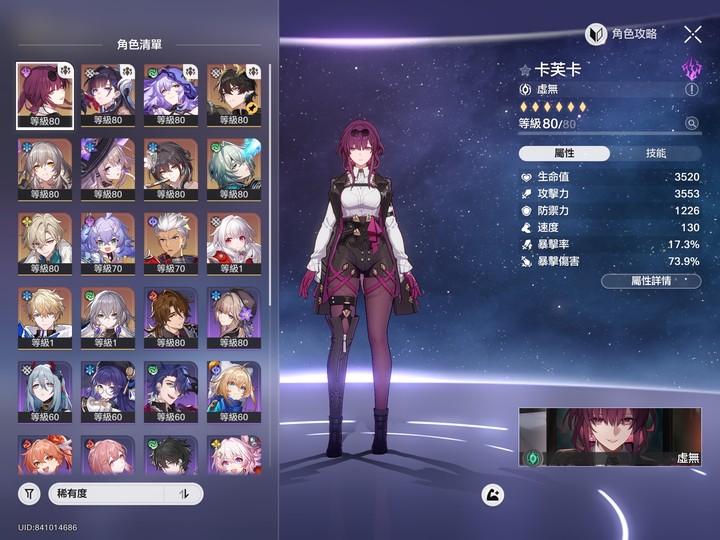Open 屬性詳情 attribute details

651,282
